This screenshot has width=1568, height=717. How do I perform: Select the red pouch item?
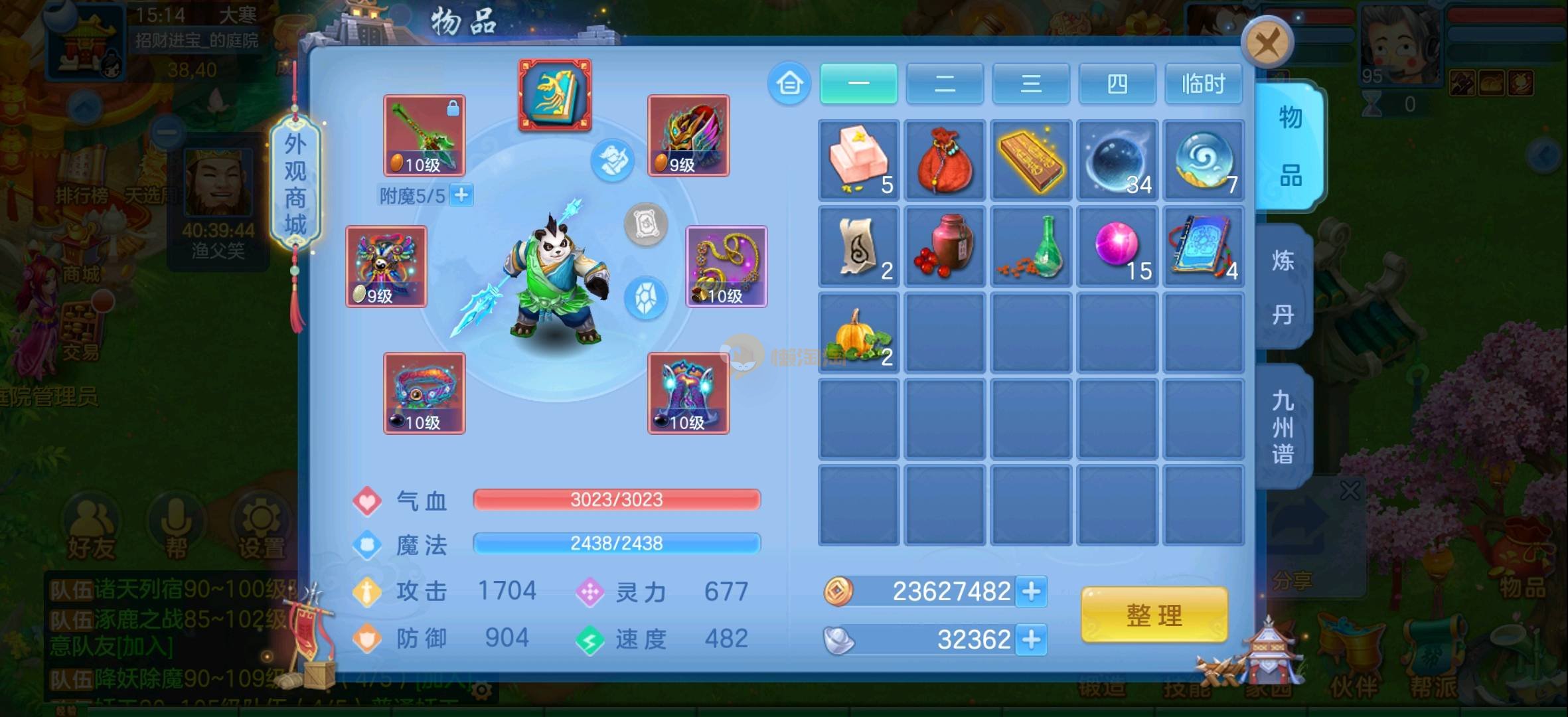pos(945,160)
